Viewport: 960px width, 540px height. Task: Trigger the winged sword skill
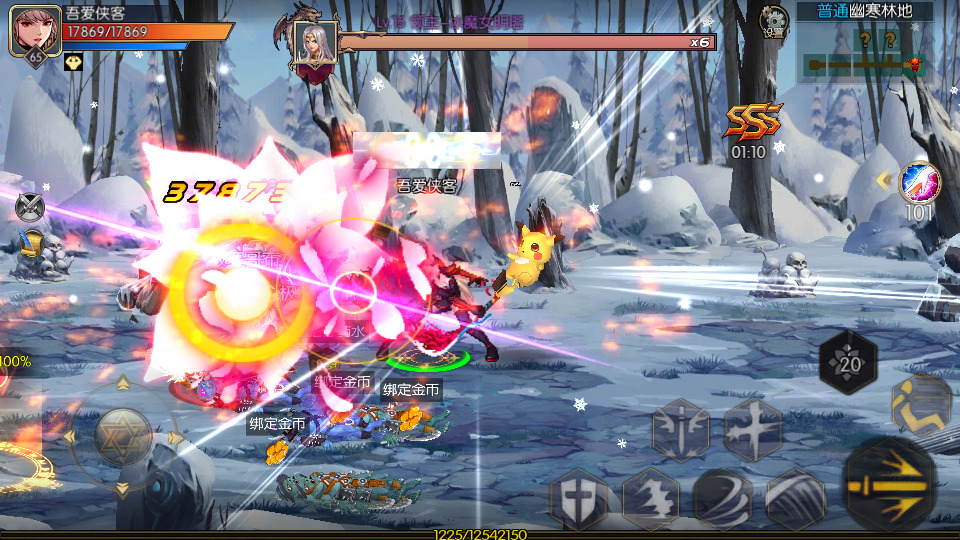[681, 431]
